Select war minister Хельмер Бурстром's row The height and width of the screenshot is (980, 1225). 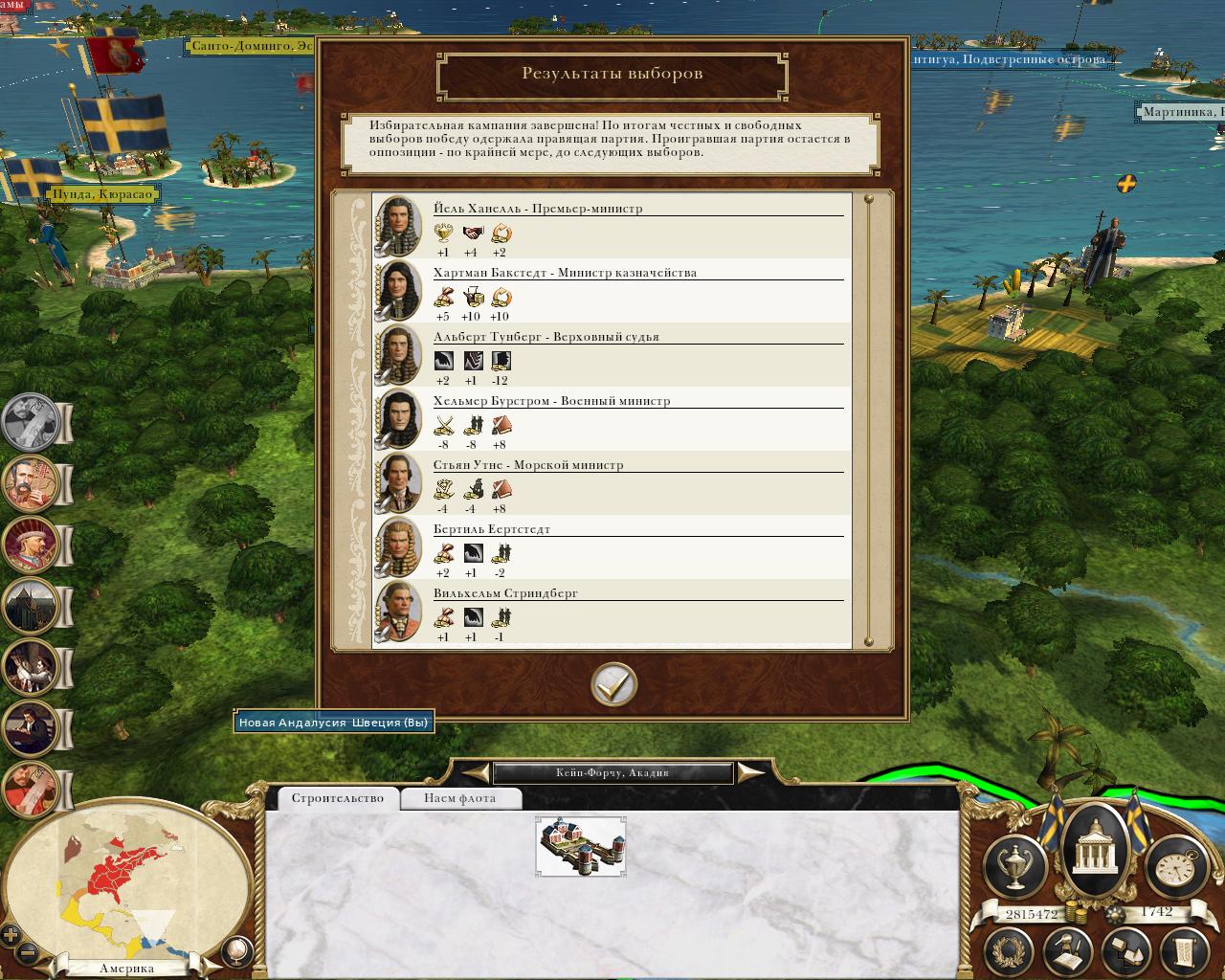click(612, 419)
